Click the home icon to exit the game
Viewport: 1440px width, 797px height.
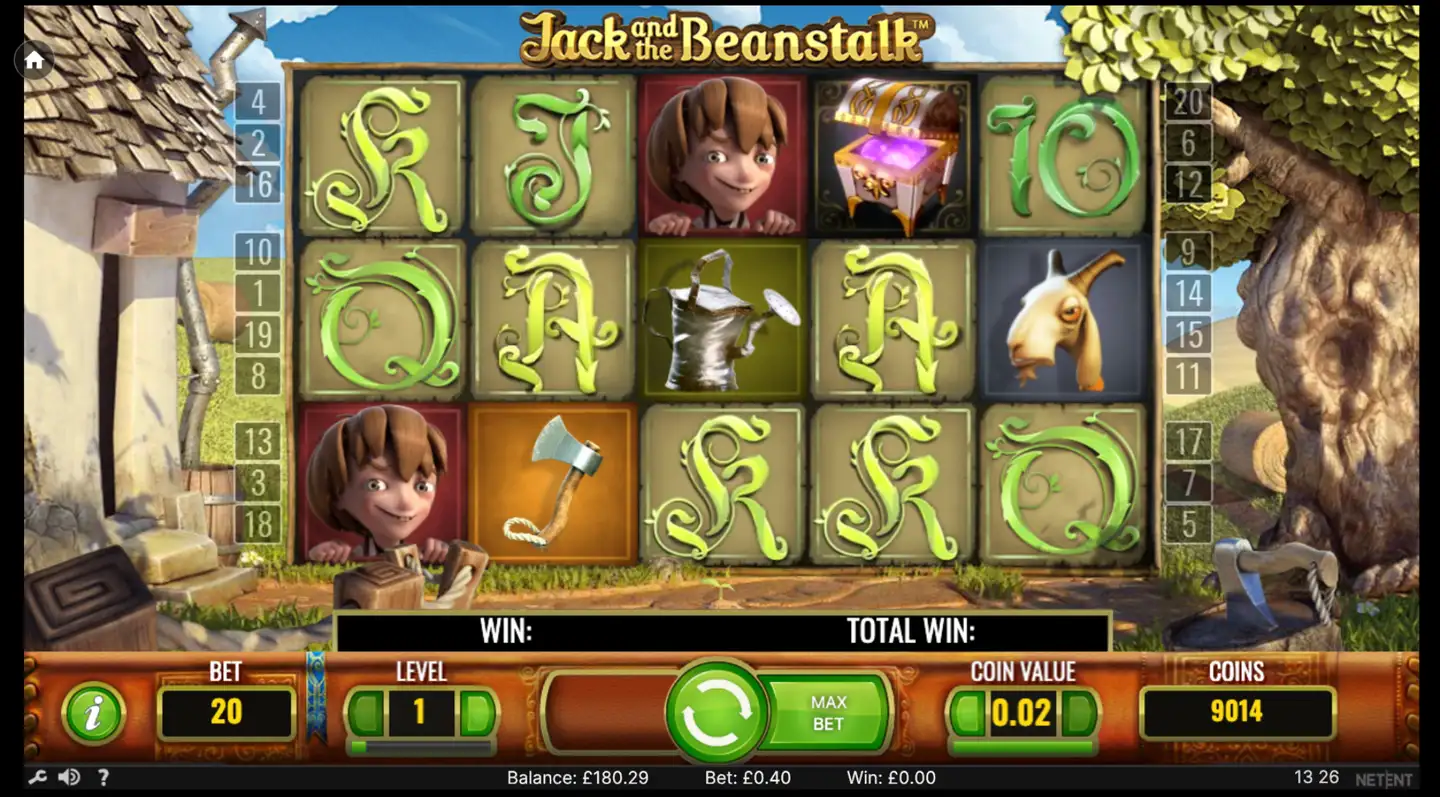point(33,60)
